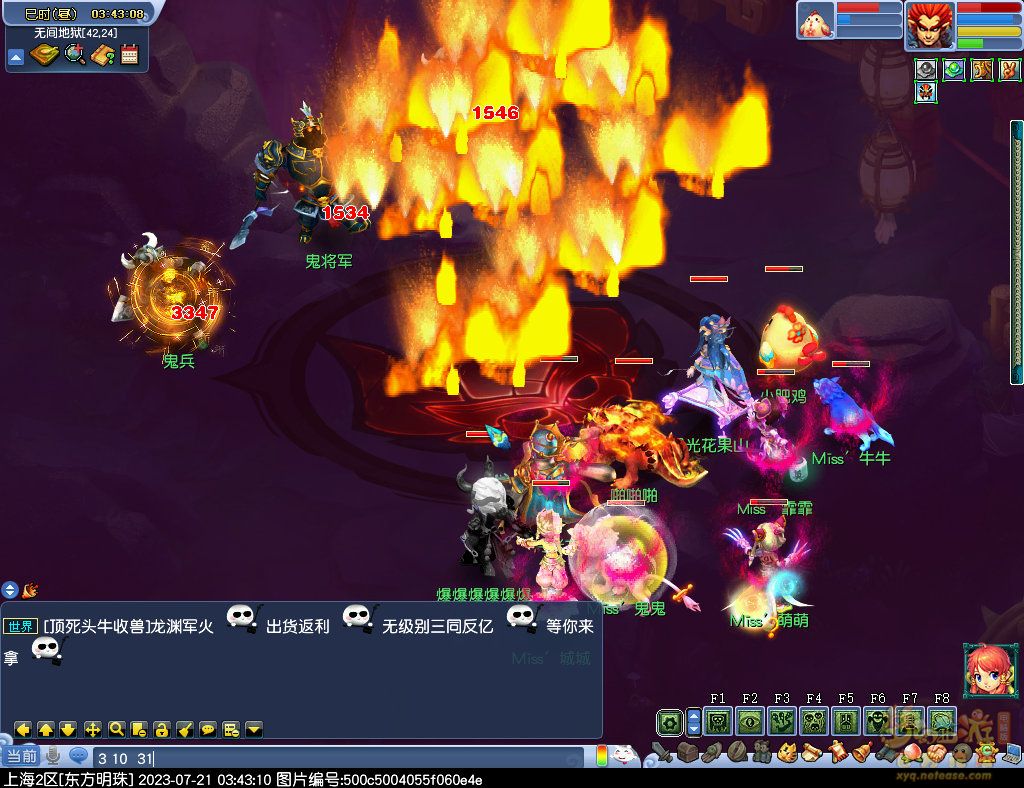Screen dimensions: 1024x788
Task: Activate the F2 eye skill
Action: tap(750, 721)
